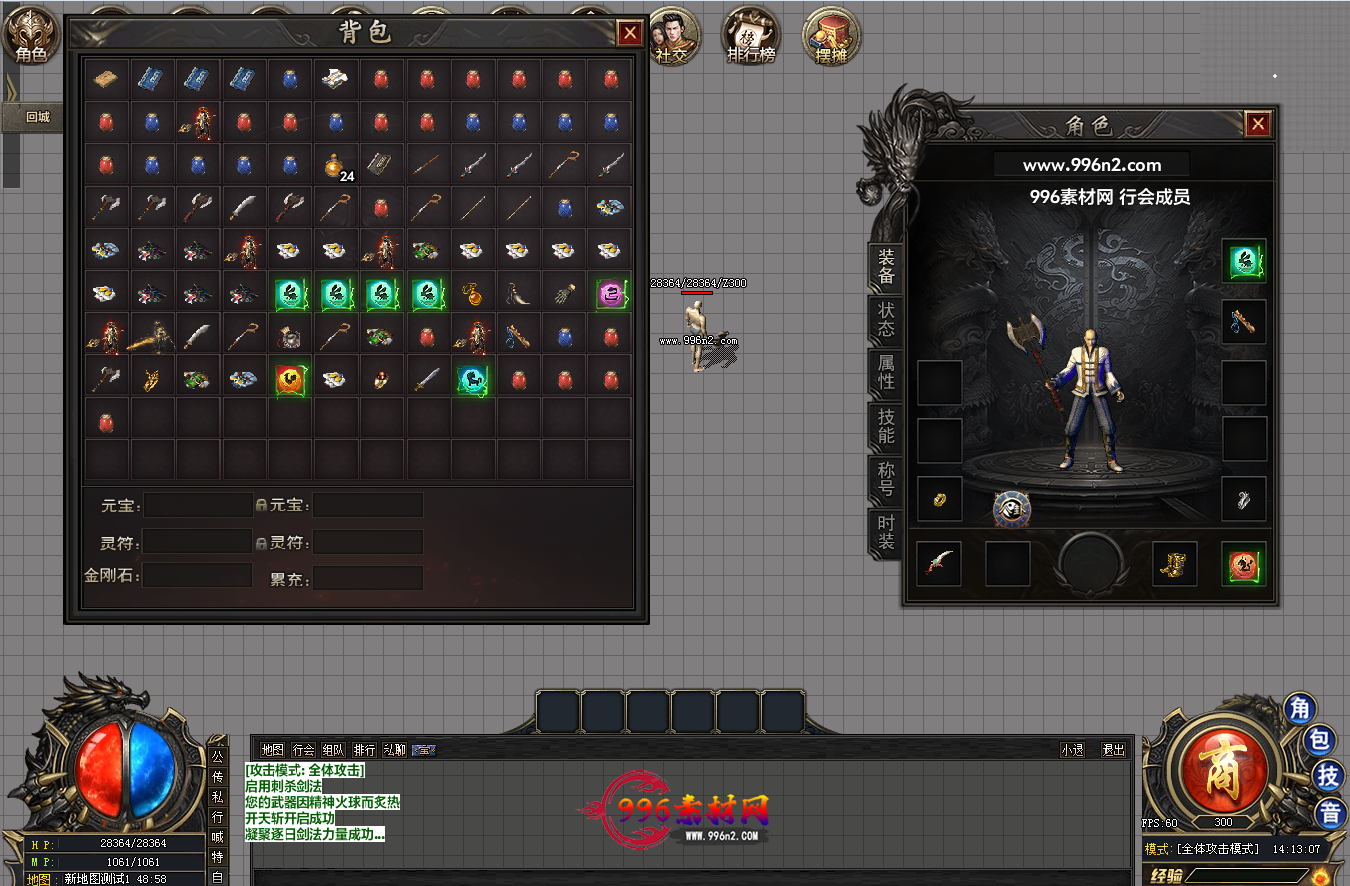This screenshot has height=886, width=1350.
Task: Open the round red 商 shop button
Action: coord(1226,775)
